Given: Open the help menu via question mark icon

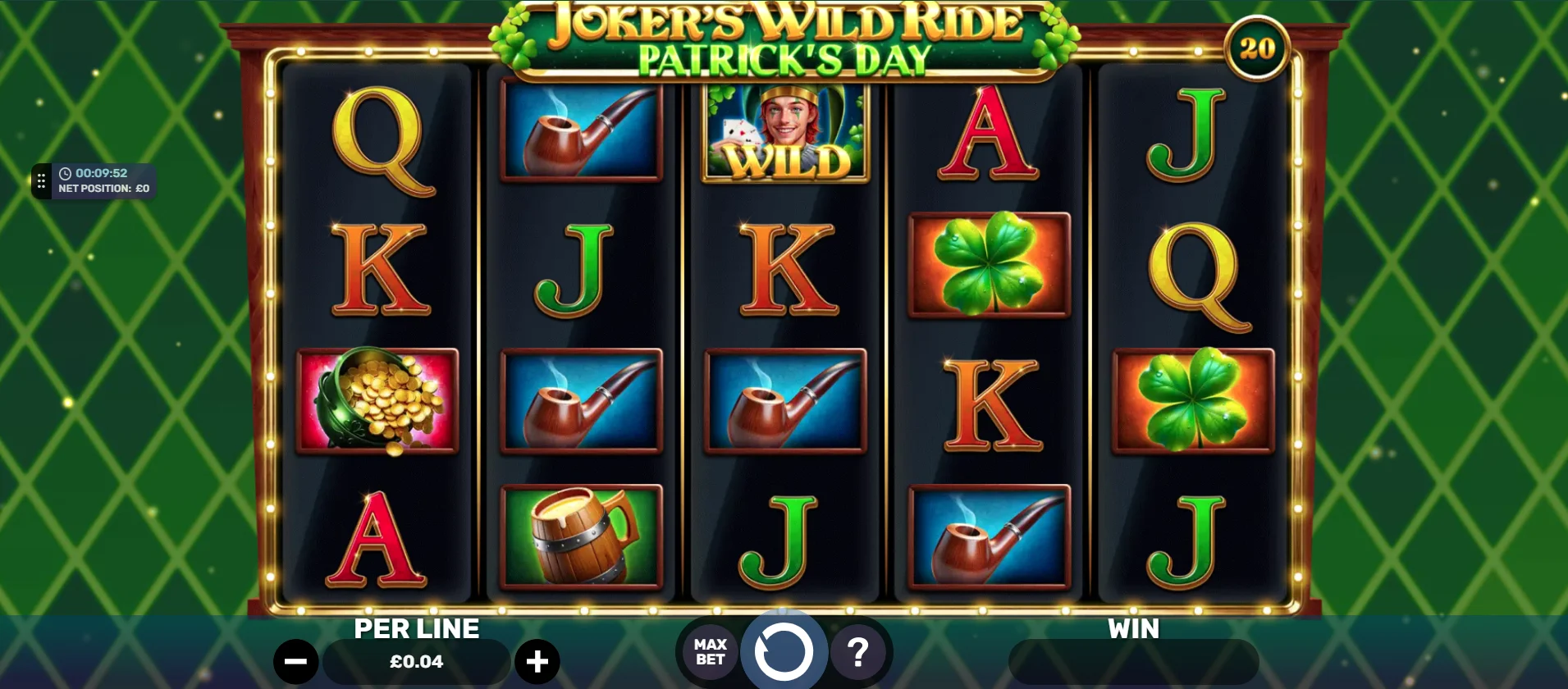Looking at the screenshot, I should pos(858,651).
